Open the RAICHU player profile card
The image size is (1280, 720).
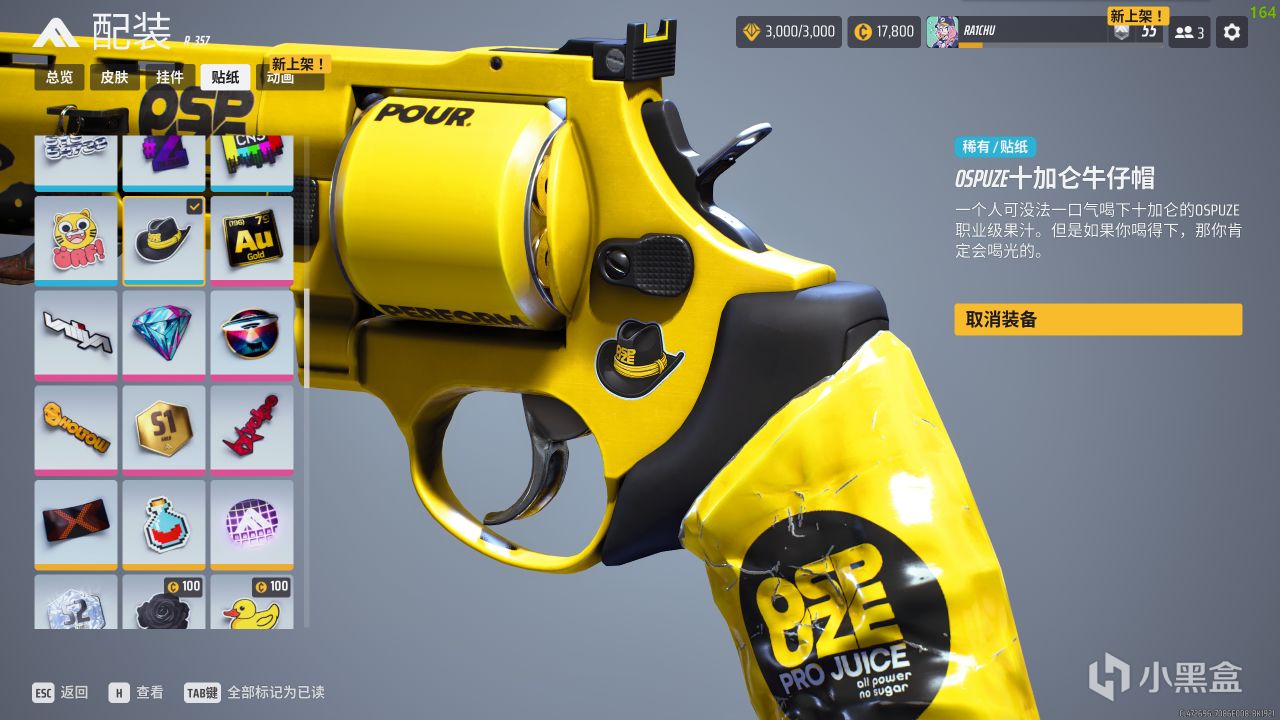1030,32
